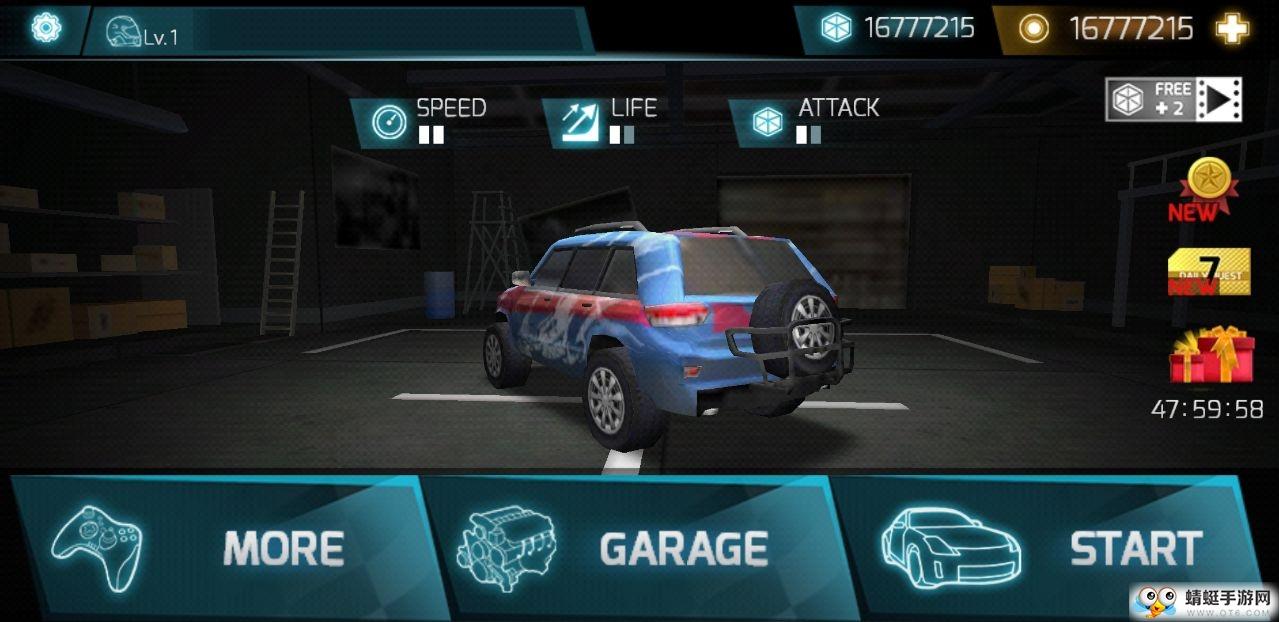Open the Daily Quest ticket

pos(1208,271)
